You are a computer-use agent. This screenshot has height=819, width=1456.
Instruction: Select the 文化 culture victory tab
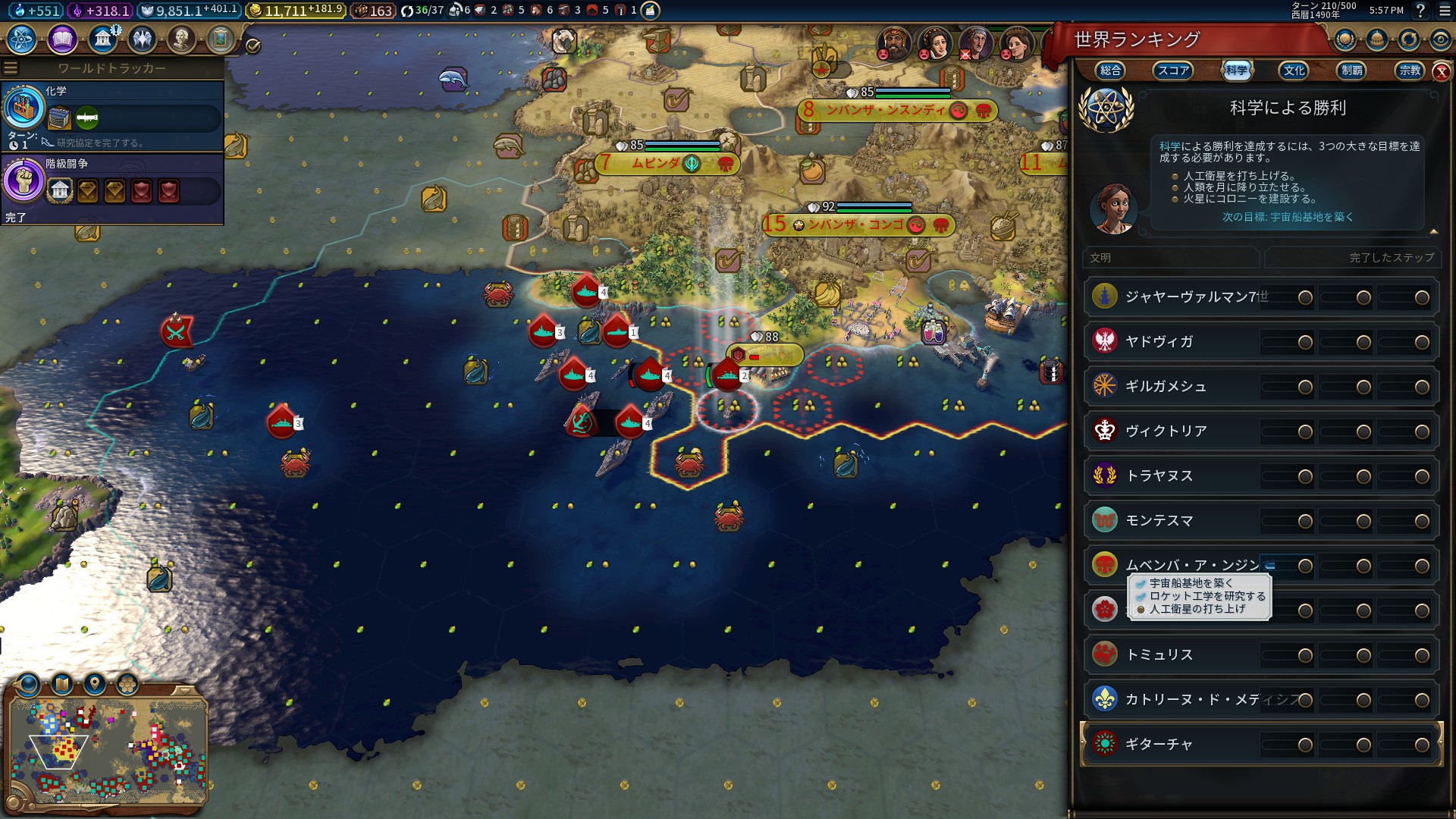point(1294,71)
